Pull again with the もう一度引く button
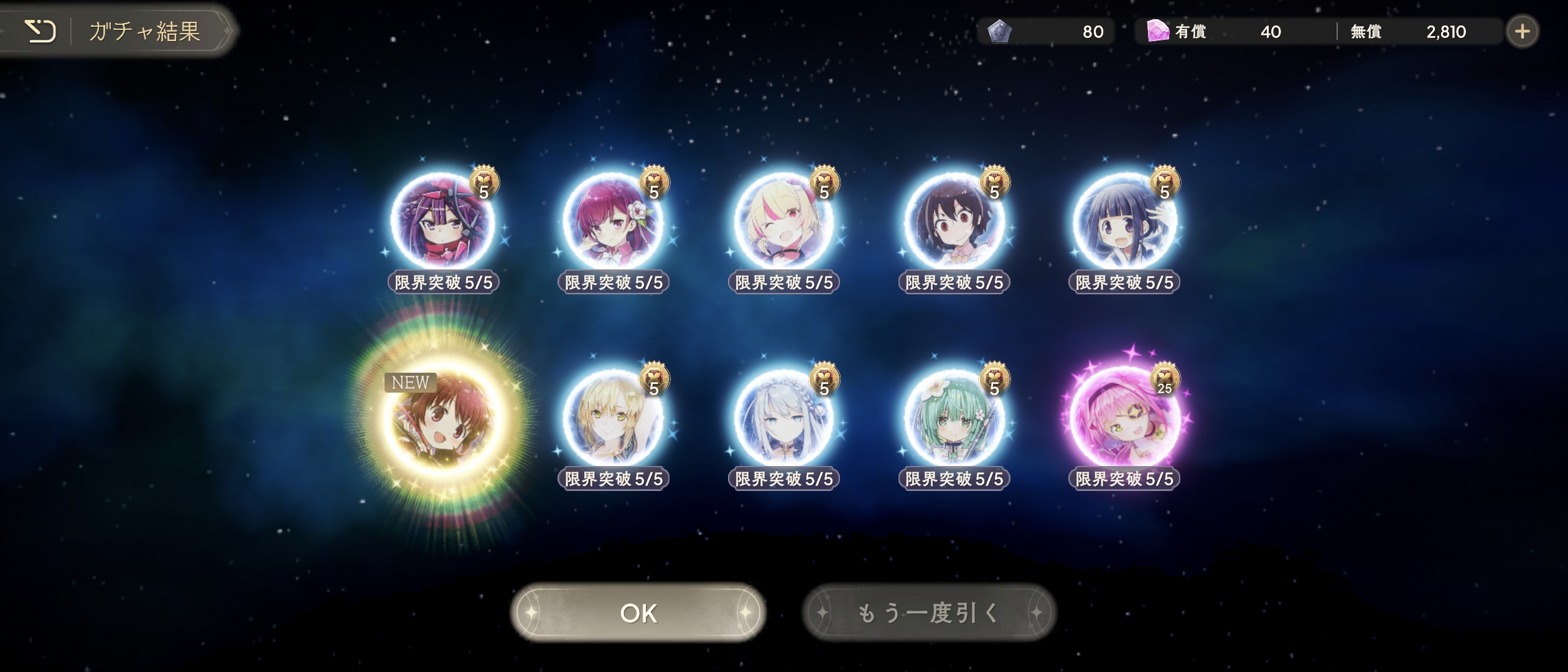This screenshot has height=672, width=1568. pos(929,613)
